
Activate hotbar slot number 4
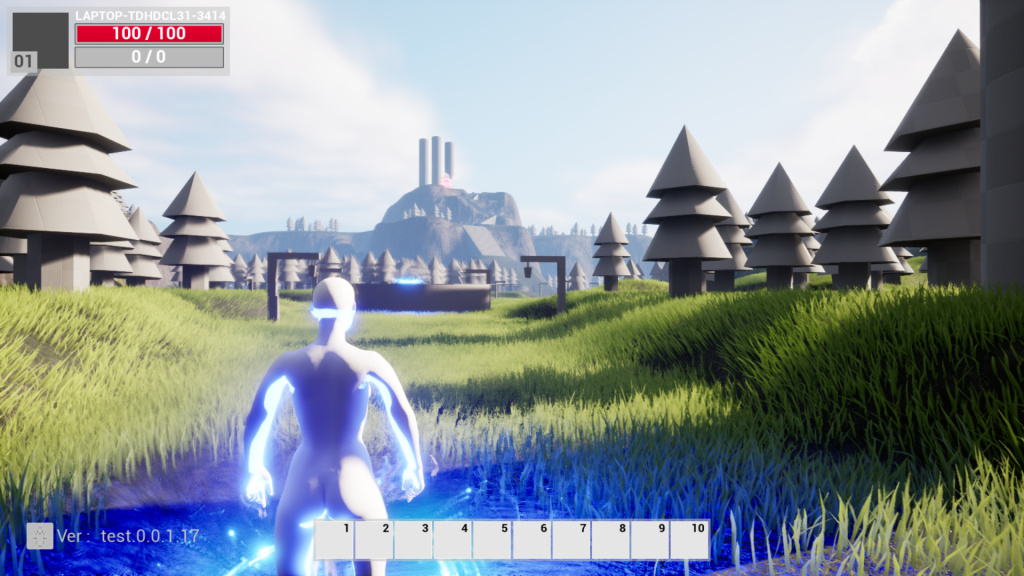(453, 540)
